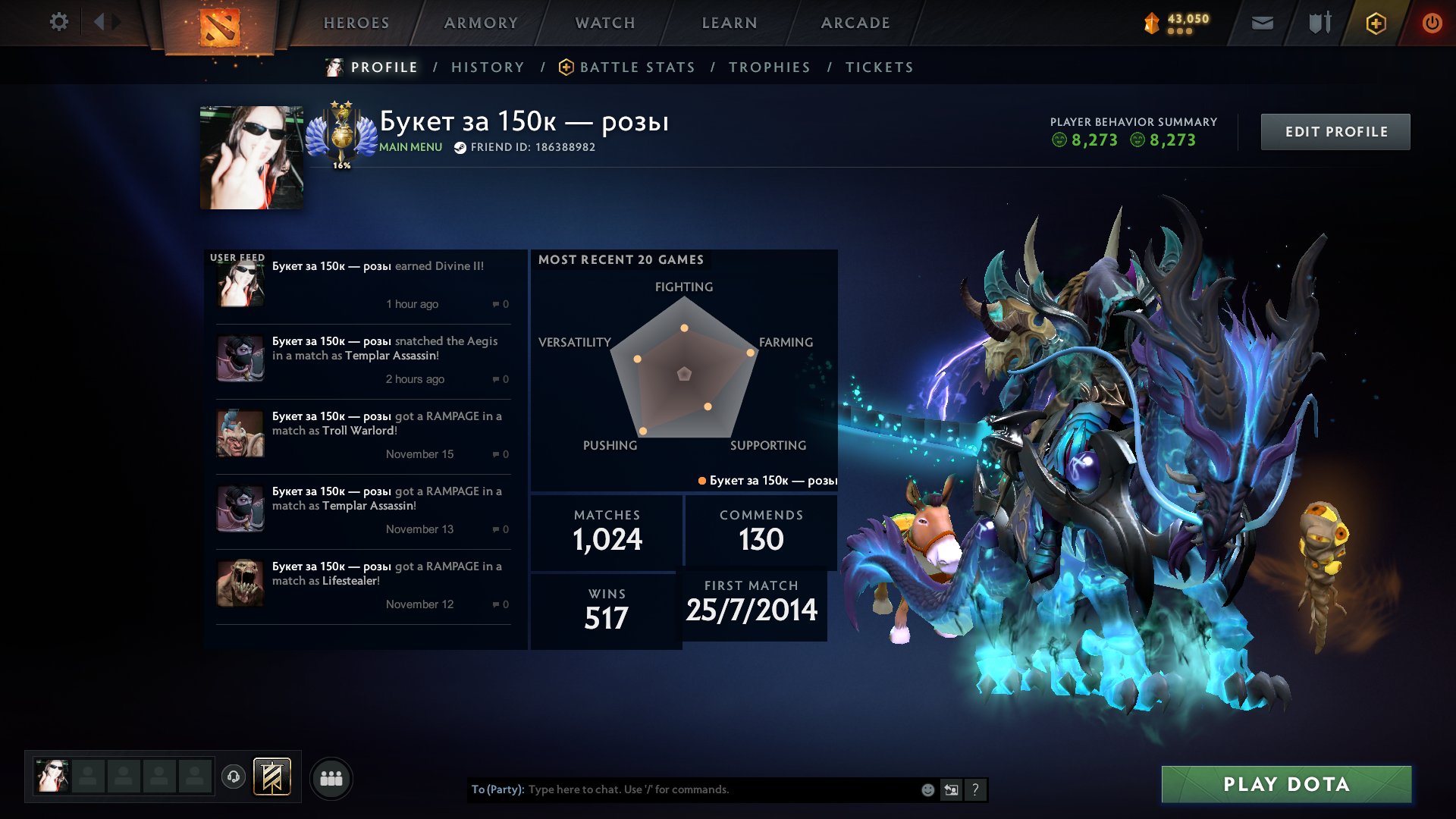
Task: Toggle voice chat with the headset icon
Action: [234, 777]
